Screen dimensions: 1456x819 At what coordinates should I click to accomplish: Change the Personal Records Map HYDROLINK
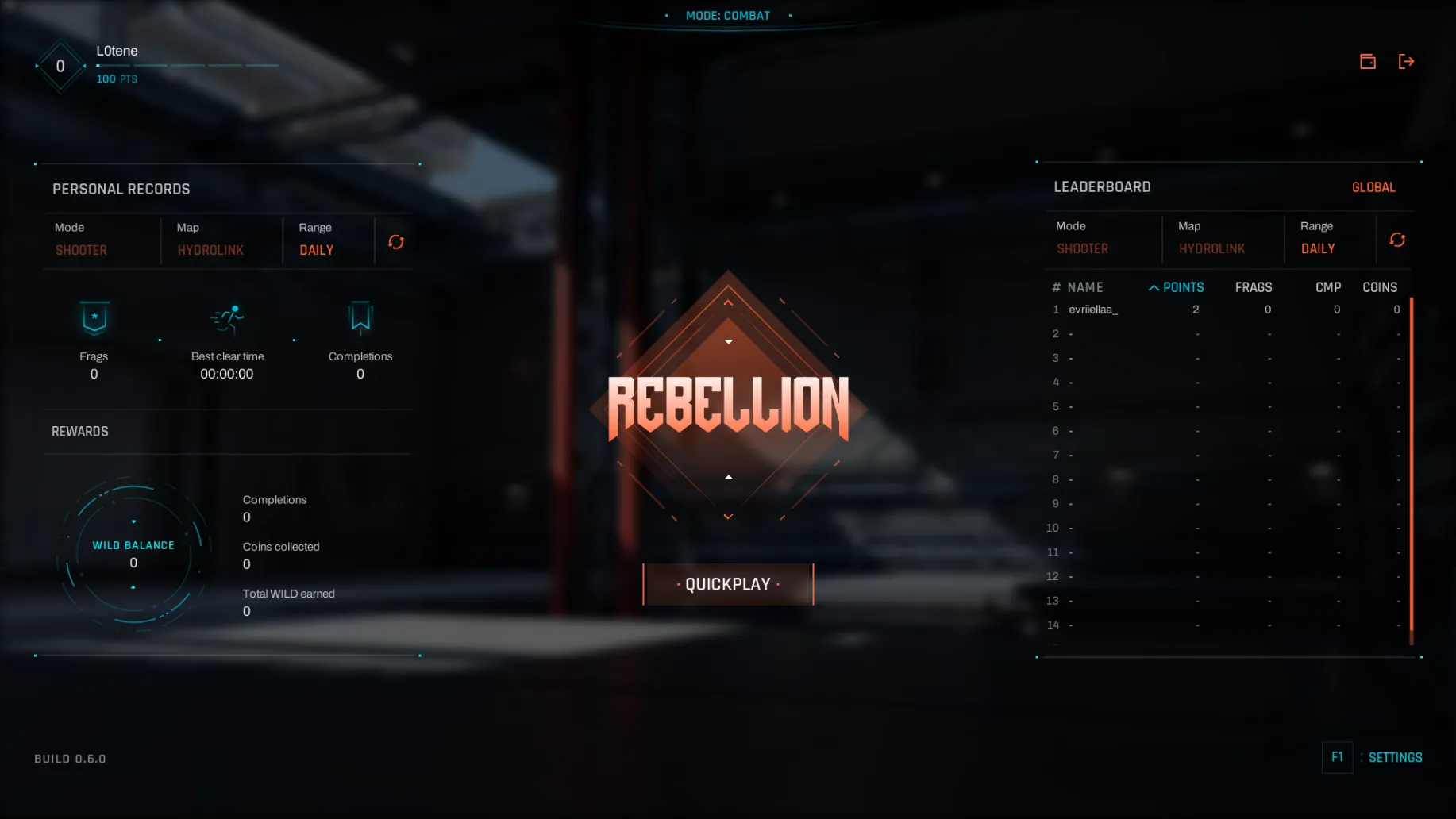(210, 250)
